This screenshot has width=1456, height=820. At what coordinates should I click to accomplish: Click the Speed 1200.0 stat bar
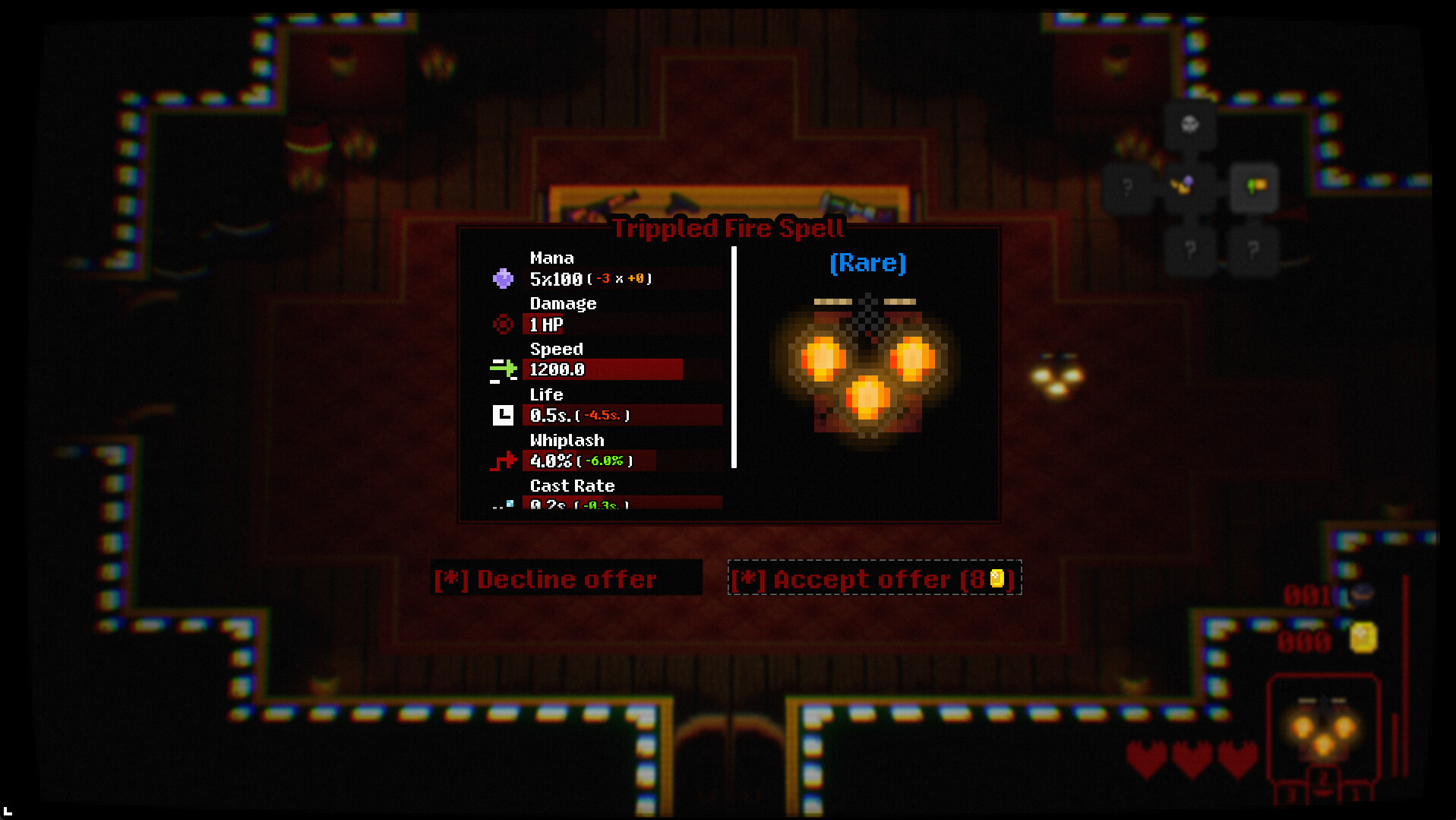point(604,370)
